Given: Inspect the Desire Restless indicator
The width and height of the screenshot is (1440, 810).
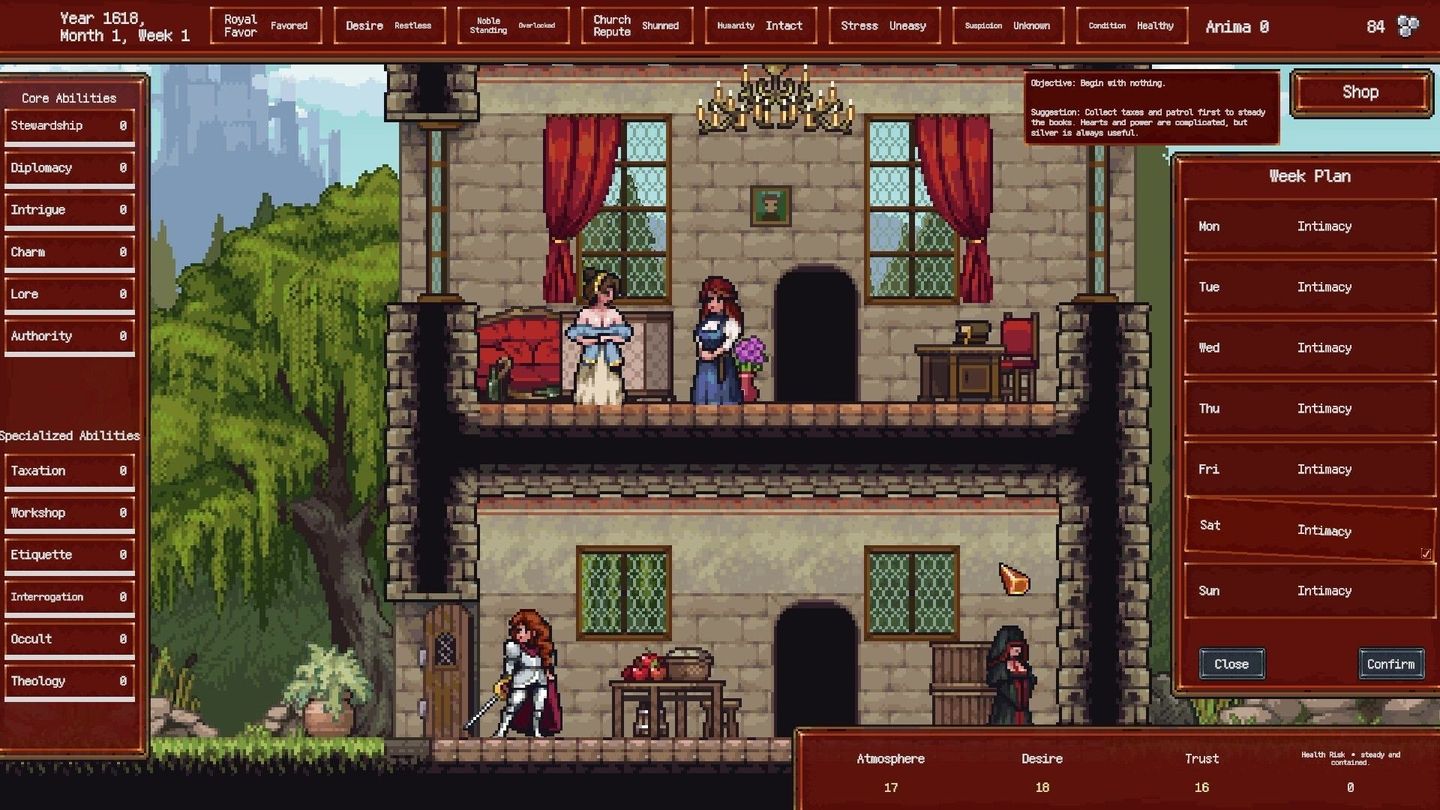Looking at the screenshot, I should (x=390, y=25).
